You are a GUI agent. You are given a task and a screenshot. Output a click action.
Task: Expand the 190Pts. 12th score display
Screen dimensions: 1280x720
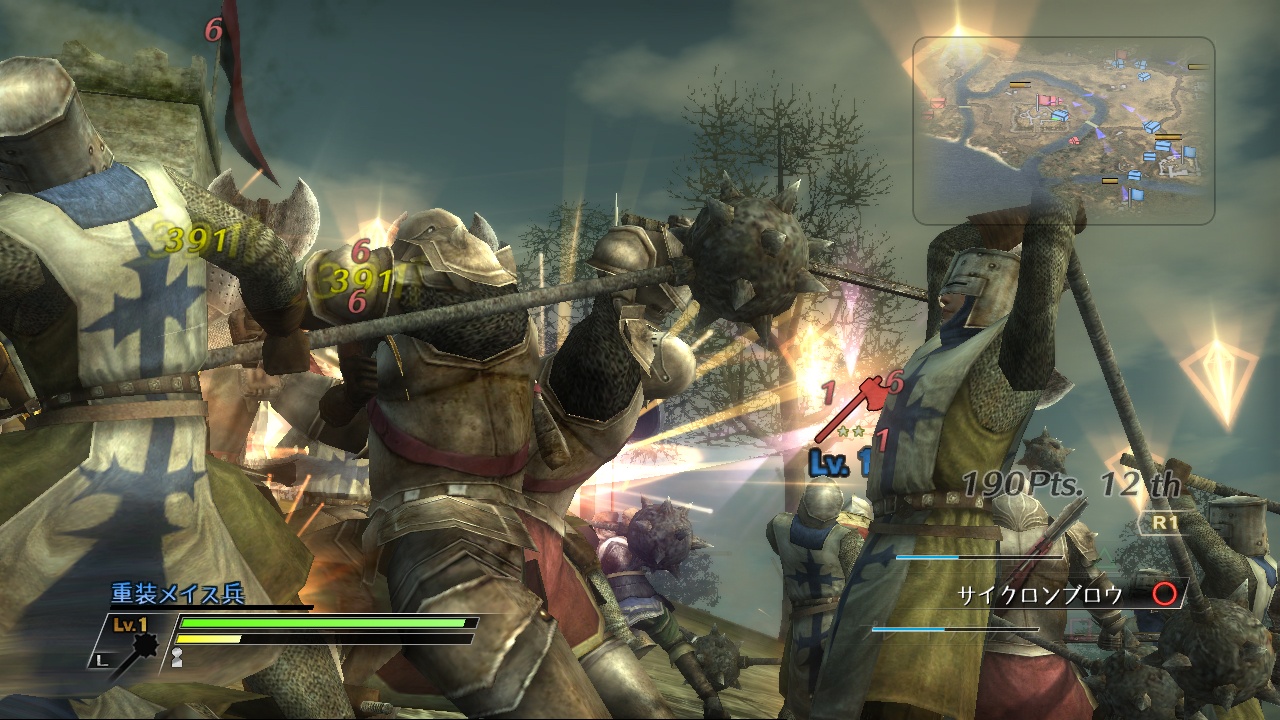pos(1073,484)
